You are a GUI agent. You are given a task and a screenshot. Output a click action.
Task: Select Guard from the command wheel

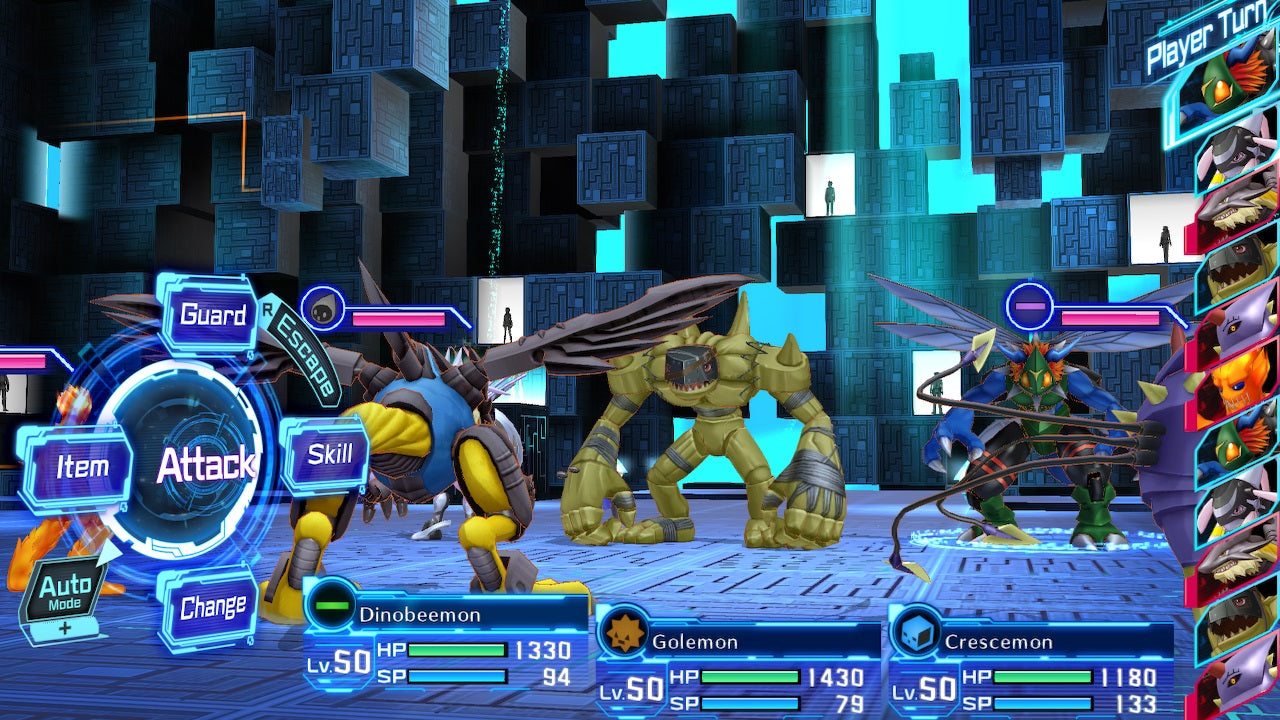coord(210,315)
